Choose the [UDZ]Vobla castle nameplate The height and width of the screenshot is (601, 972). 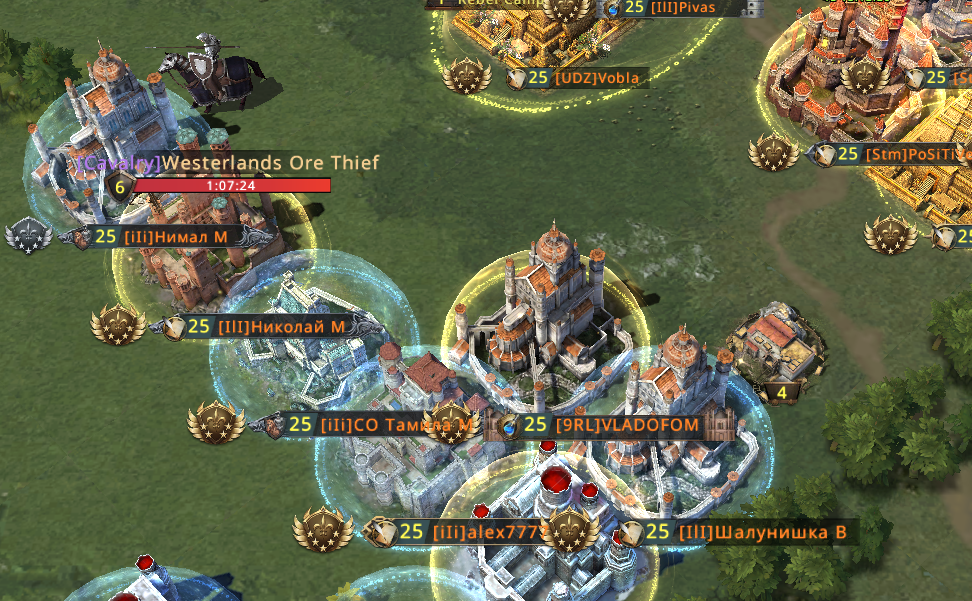pos(595,78)
